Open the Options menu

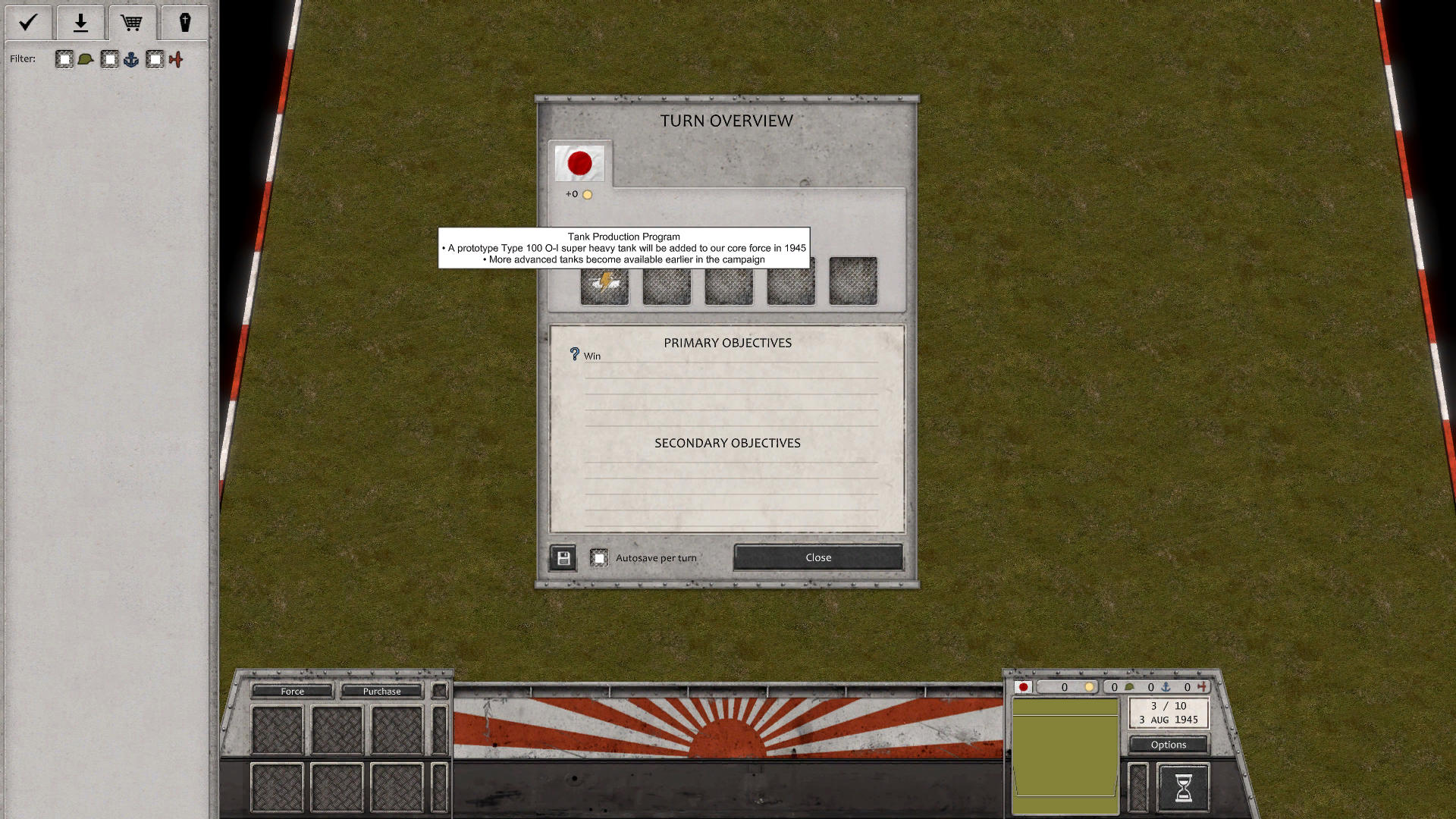pos(1168,744)
